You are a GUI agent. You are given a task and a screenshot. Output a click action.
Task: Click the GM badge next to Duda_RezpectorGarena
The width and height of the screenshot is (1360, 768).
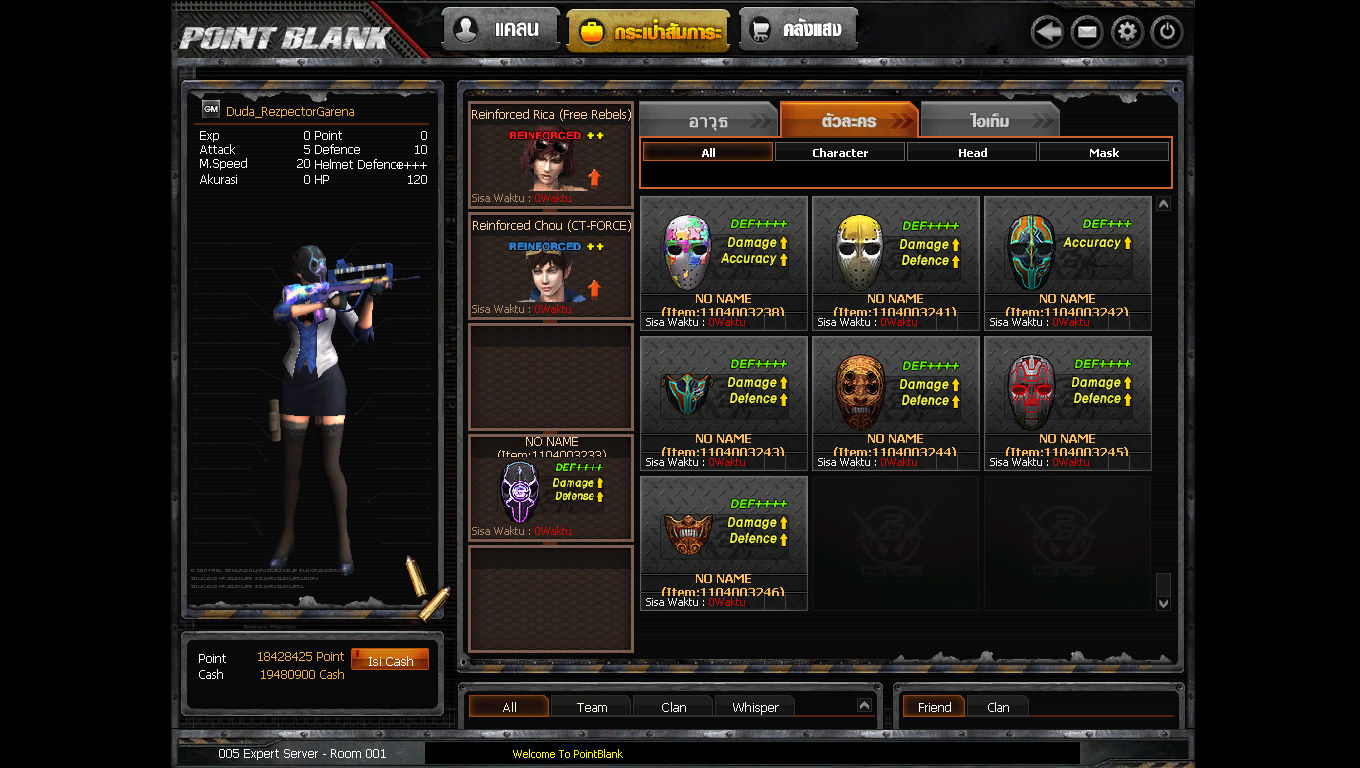pos(210,108)
